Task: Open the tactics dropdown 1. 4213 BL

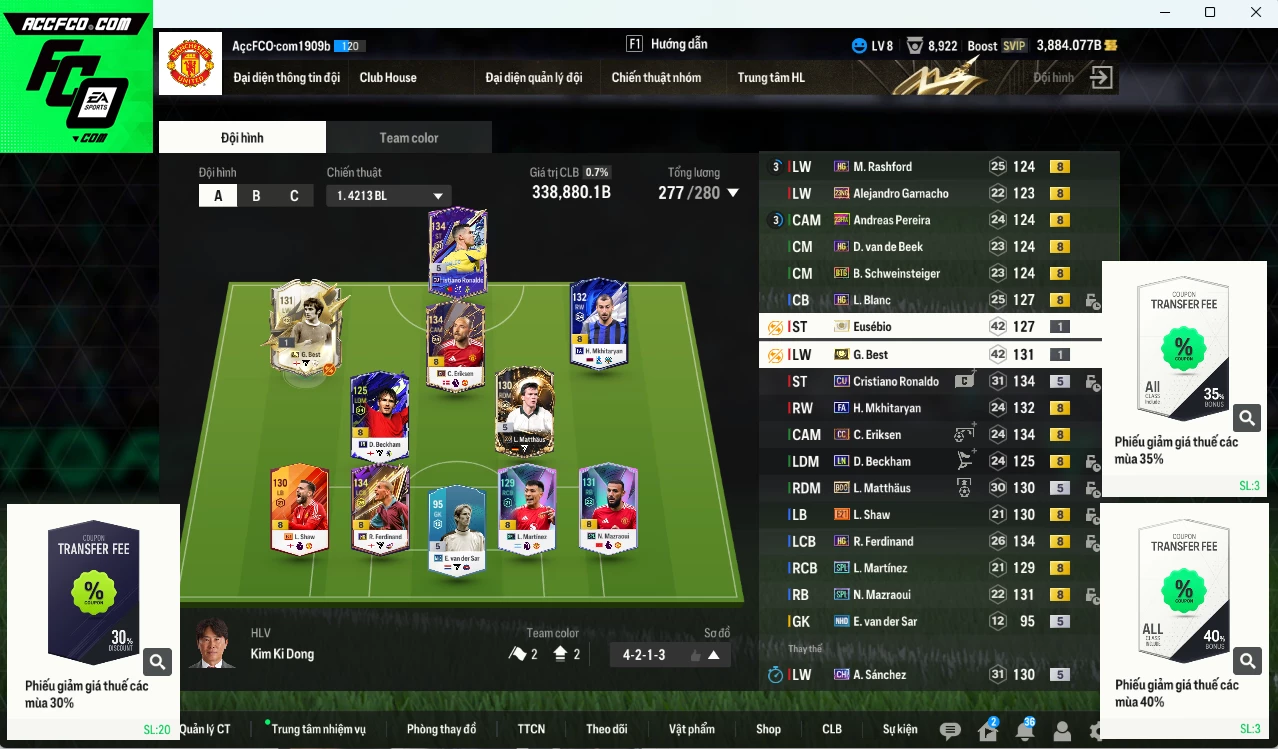Action: point(388,196)
